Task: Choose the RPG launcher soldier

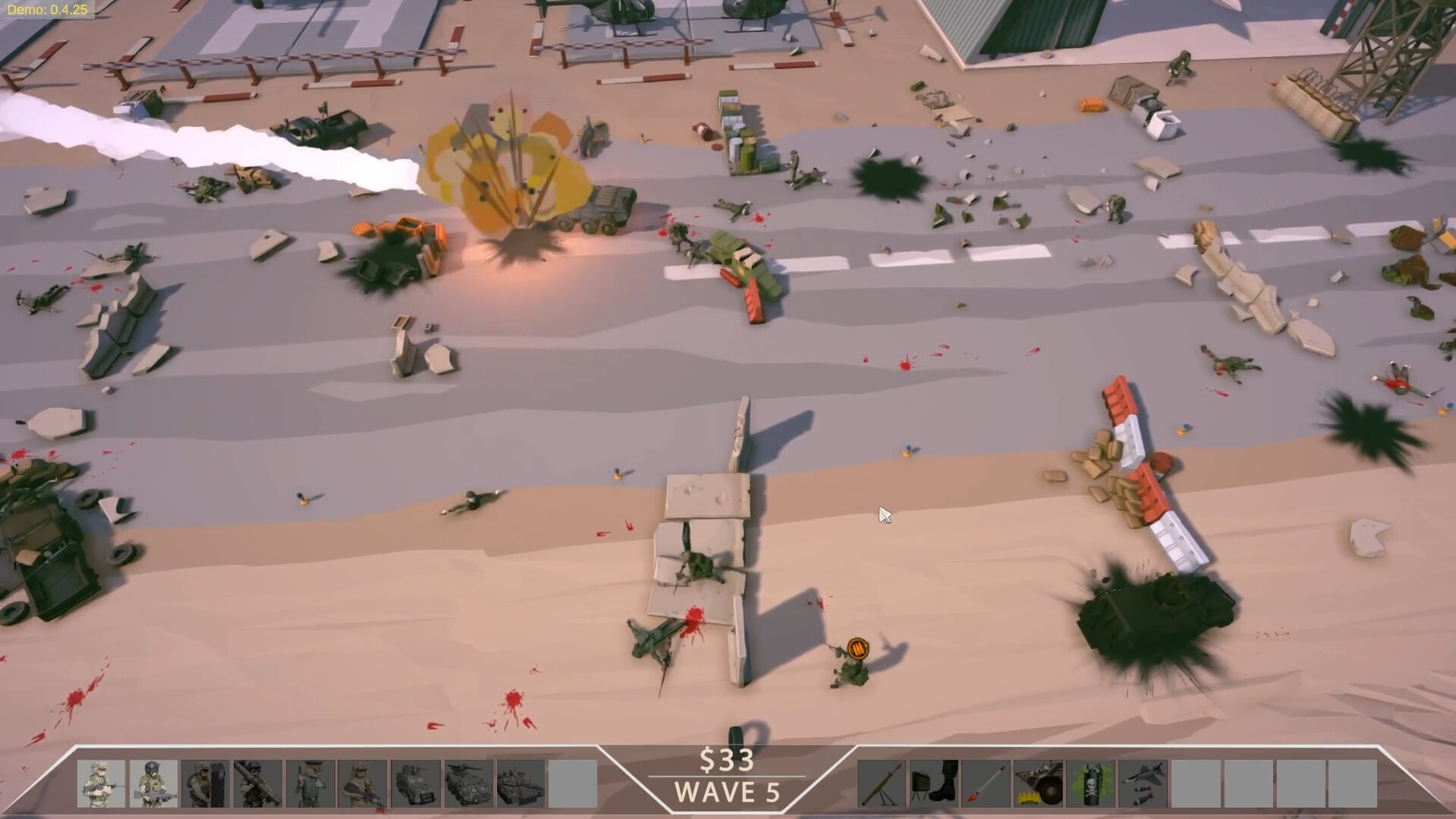Action: point(256,784)
